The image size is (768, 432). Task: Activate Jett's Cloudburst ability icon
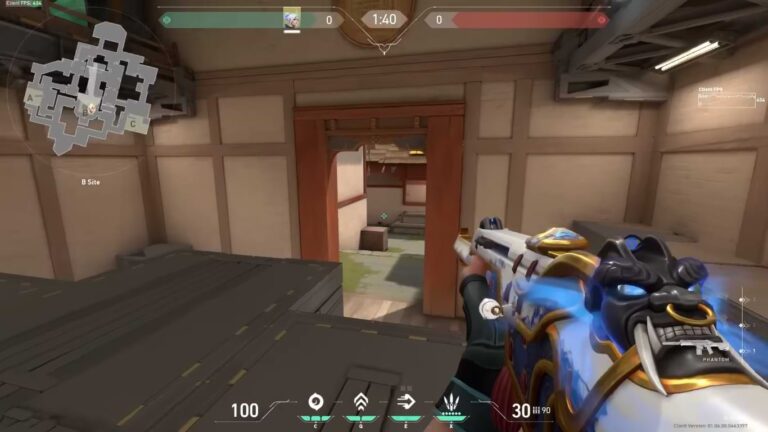tap(316, 404)
